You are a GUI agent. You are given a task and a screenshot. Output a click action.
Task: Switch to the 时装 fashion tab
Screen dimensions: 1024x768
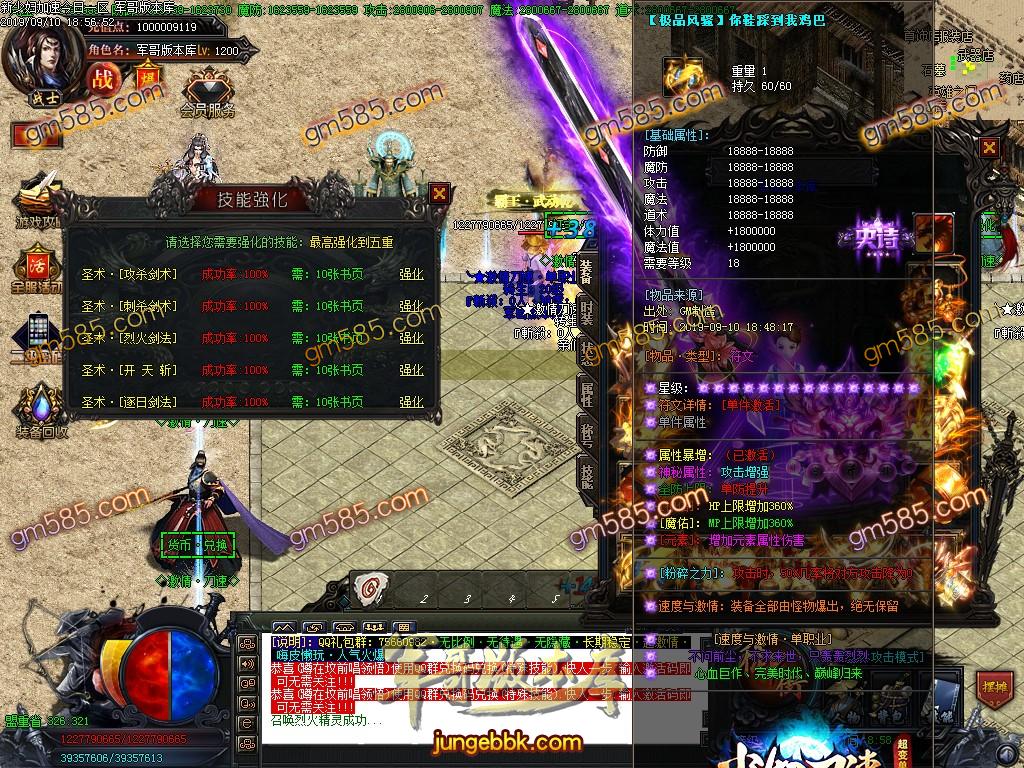(586, 314)
